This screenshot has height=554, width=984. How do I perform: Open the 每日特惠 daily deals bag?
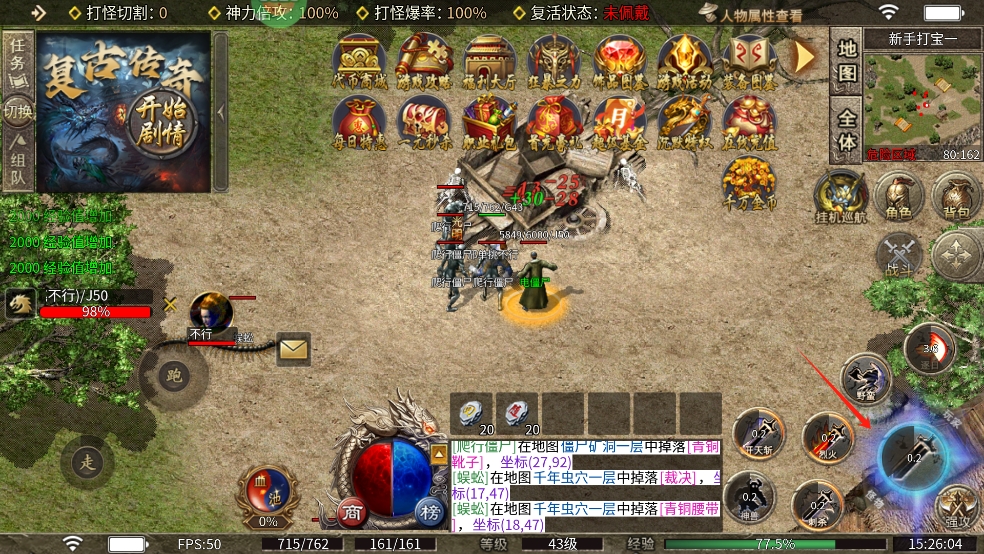[360, 124]
